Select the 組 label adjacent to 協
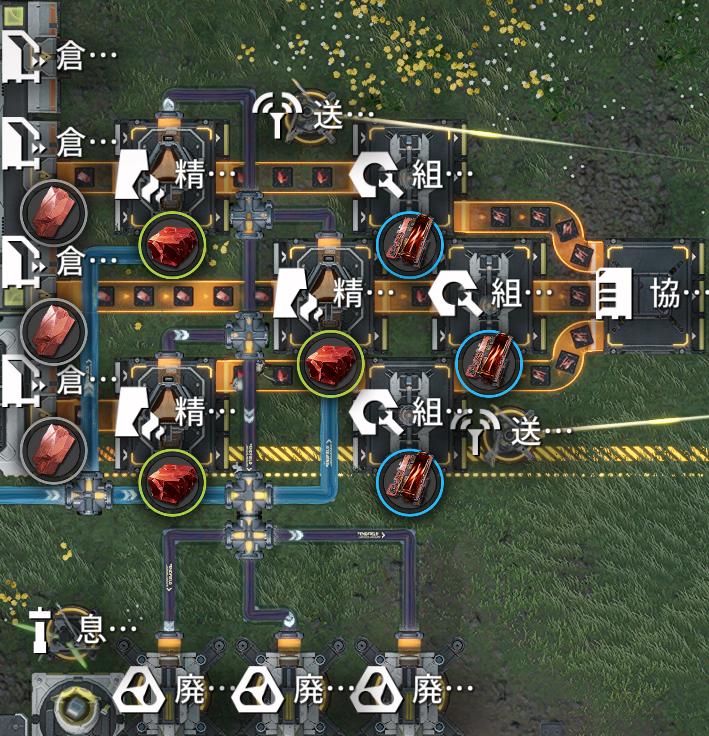The width and height of the screenshot is (709, 736). pos(508,295)
